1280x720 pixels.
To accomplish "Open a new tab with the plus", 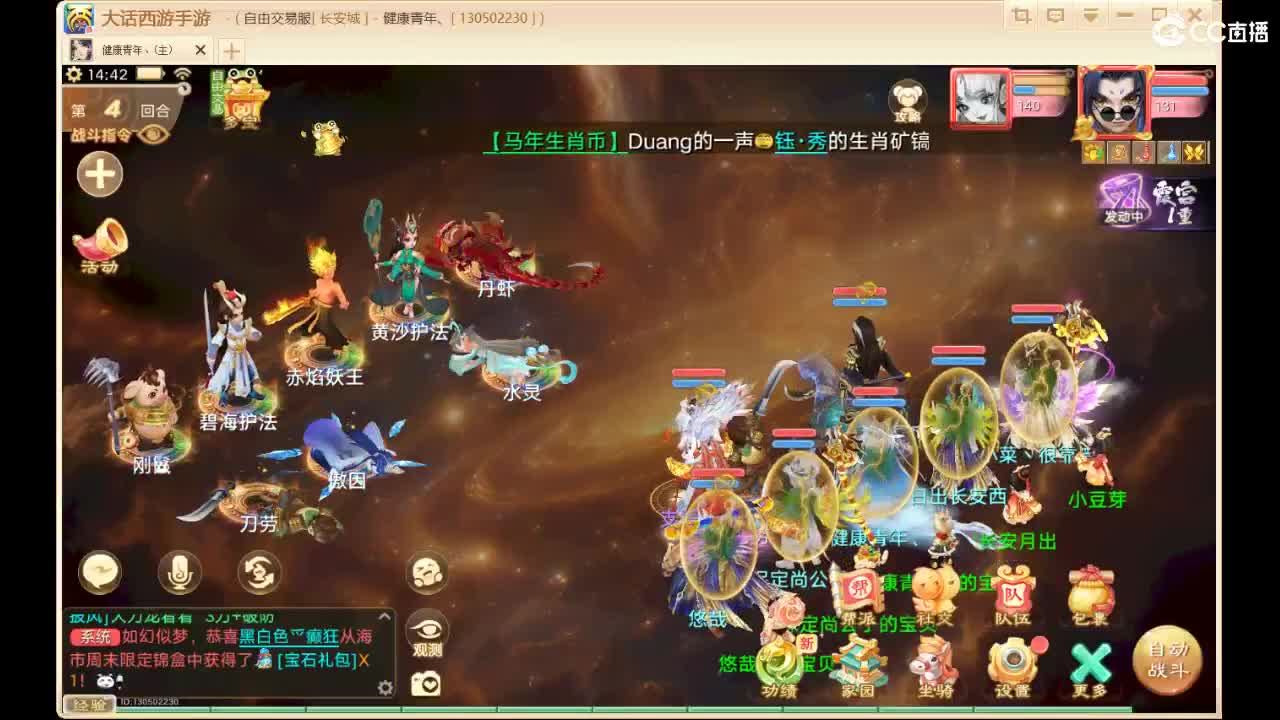I will [230, 48].
